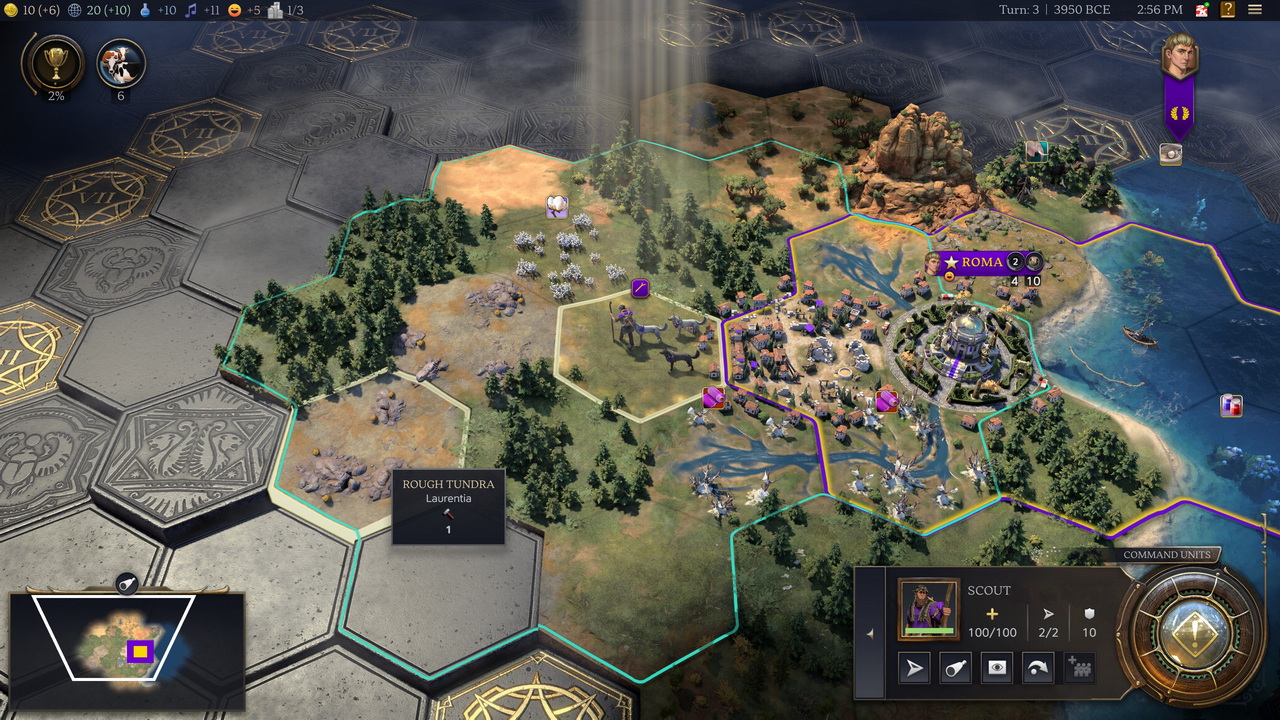The height and width of the screenshot is (720, 1280).
Task: Select the leader portrait with purple banner
Action: tap(1179, 58)
